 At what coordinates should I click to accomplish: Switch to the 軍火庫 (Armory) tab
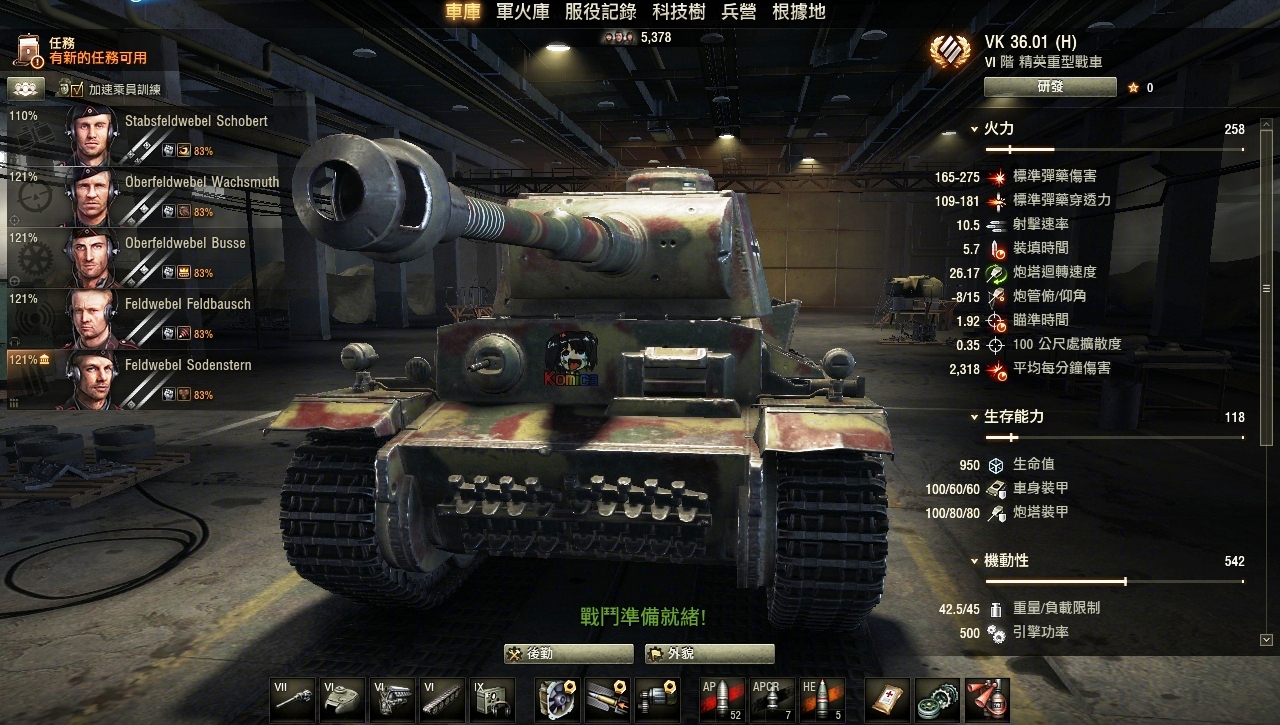(524, 12)
